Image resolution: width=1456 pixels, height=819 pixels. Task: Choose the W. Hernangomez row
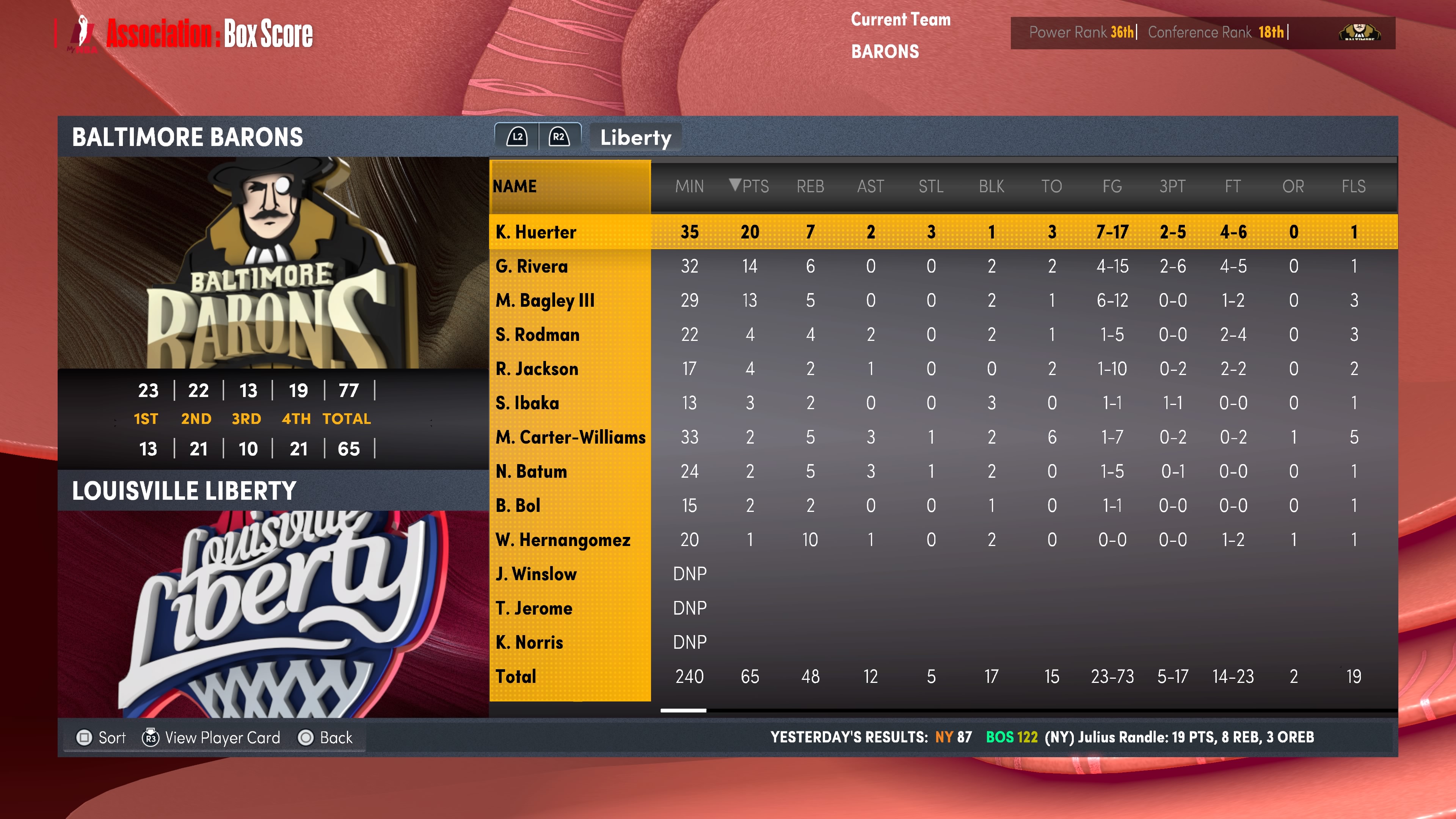(562, 540)
